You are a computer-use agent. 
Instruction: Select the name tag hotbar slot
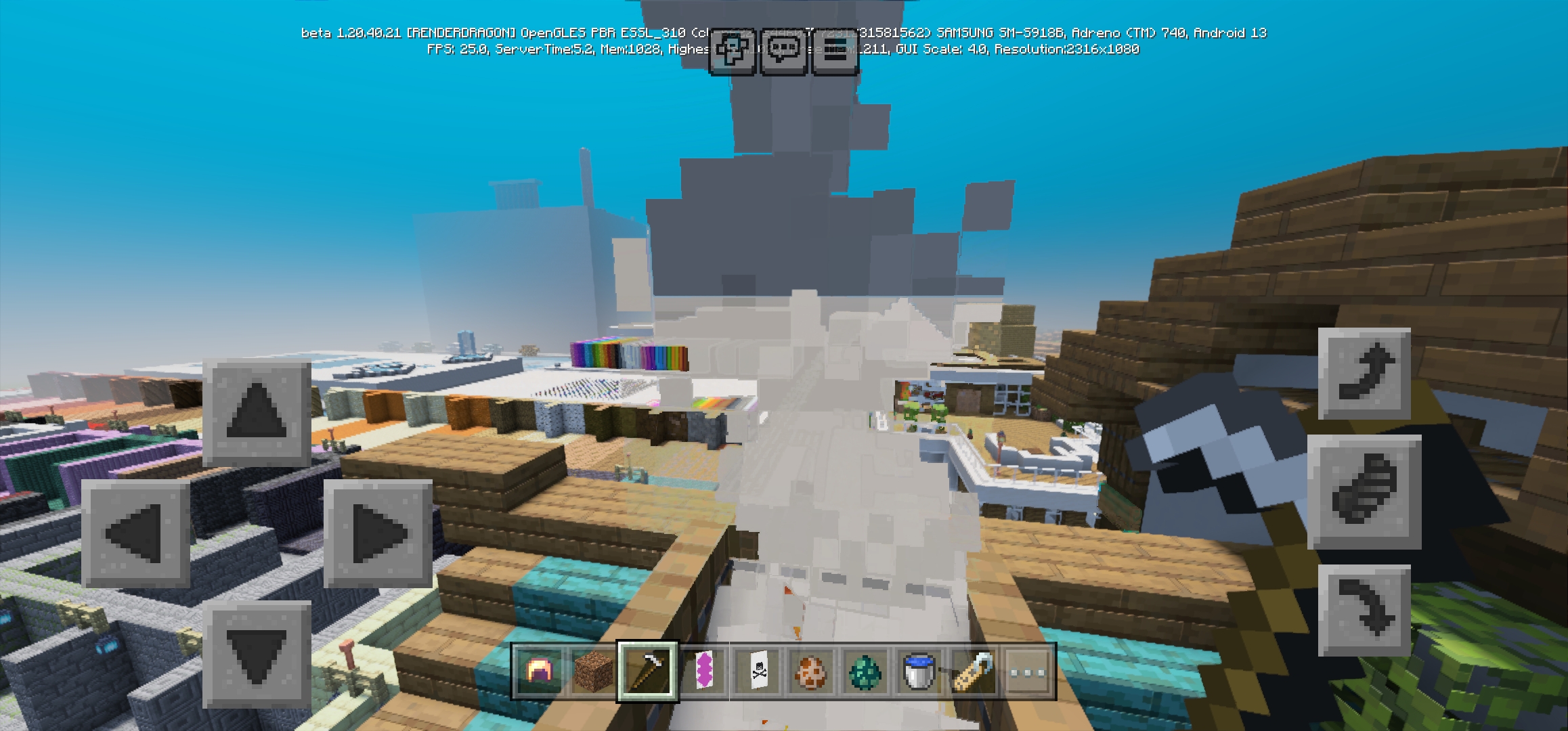tap(973, 671)
